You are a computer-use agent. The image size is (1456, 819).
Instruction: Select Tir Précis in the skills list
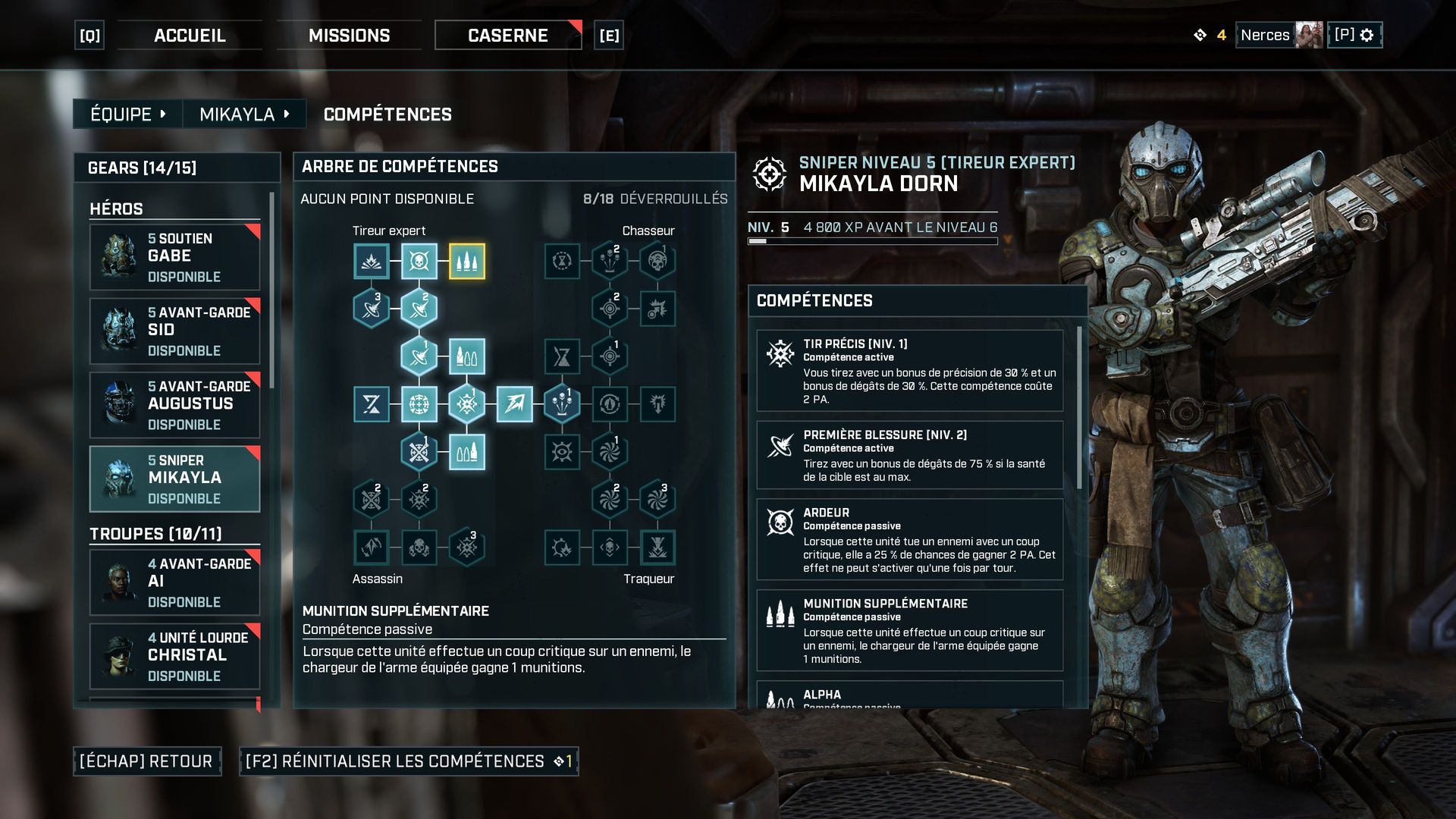coord(910,371)
